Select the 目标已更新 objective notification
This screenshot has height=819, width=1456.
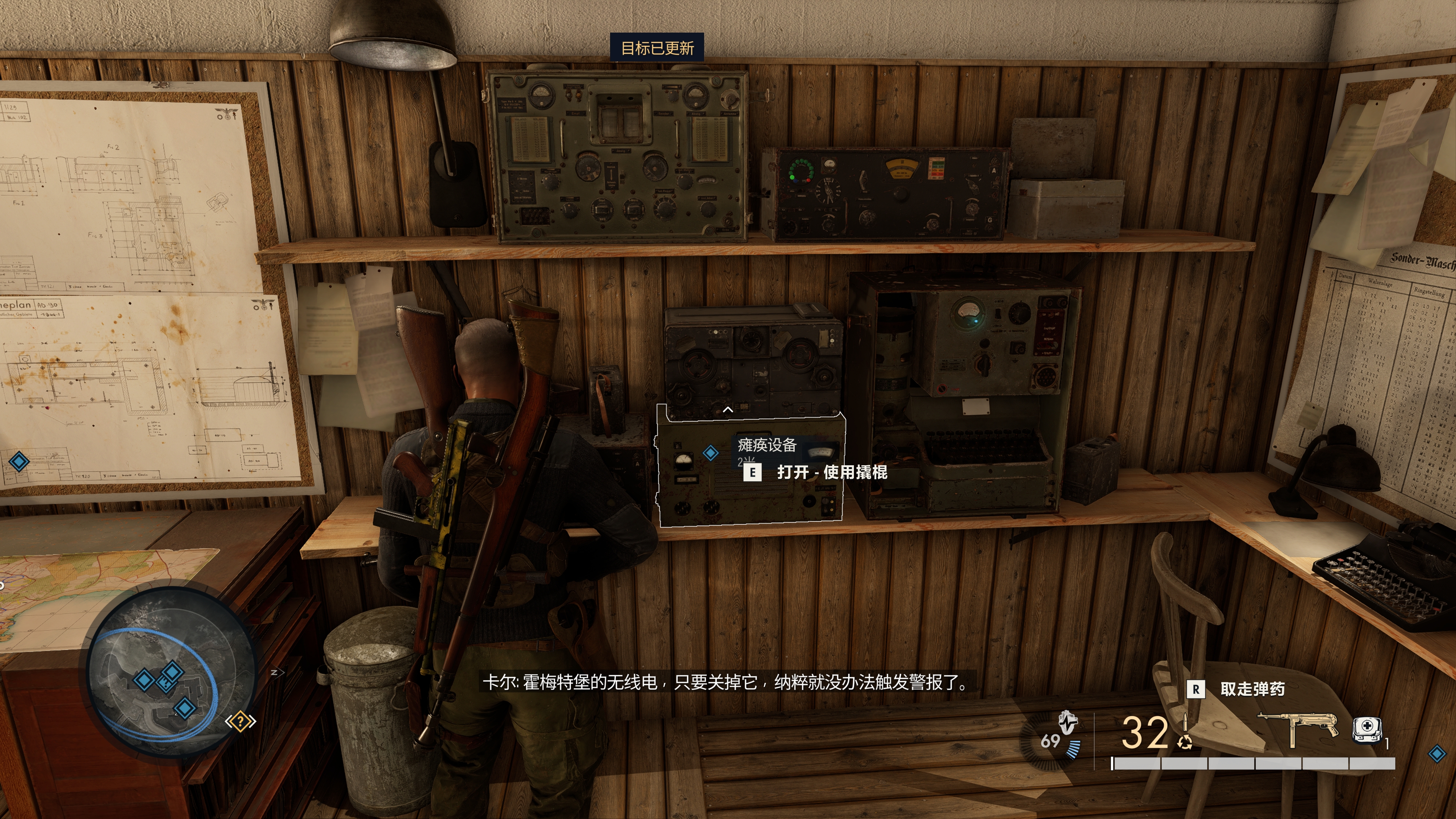(x=657, y=48)
